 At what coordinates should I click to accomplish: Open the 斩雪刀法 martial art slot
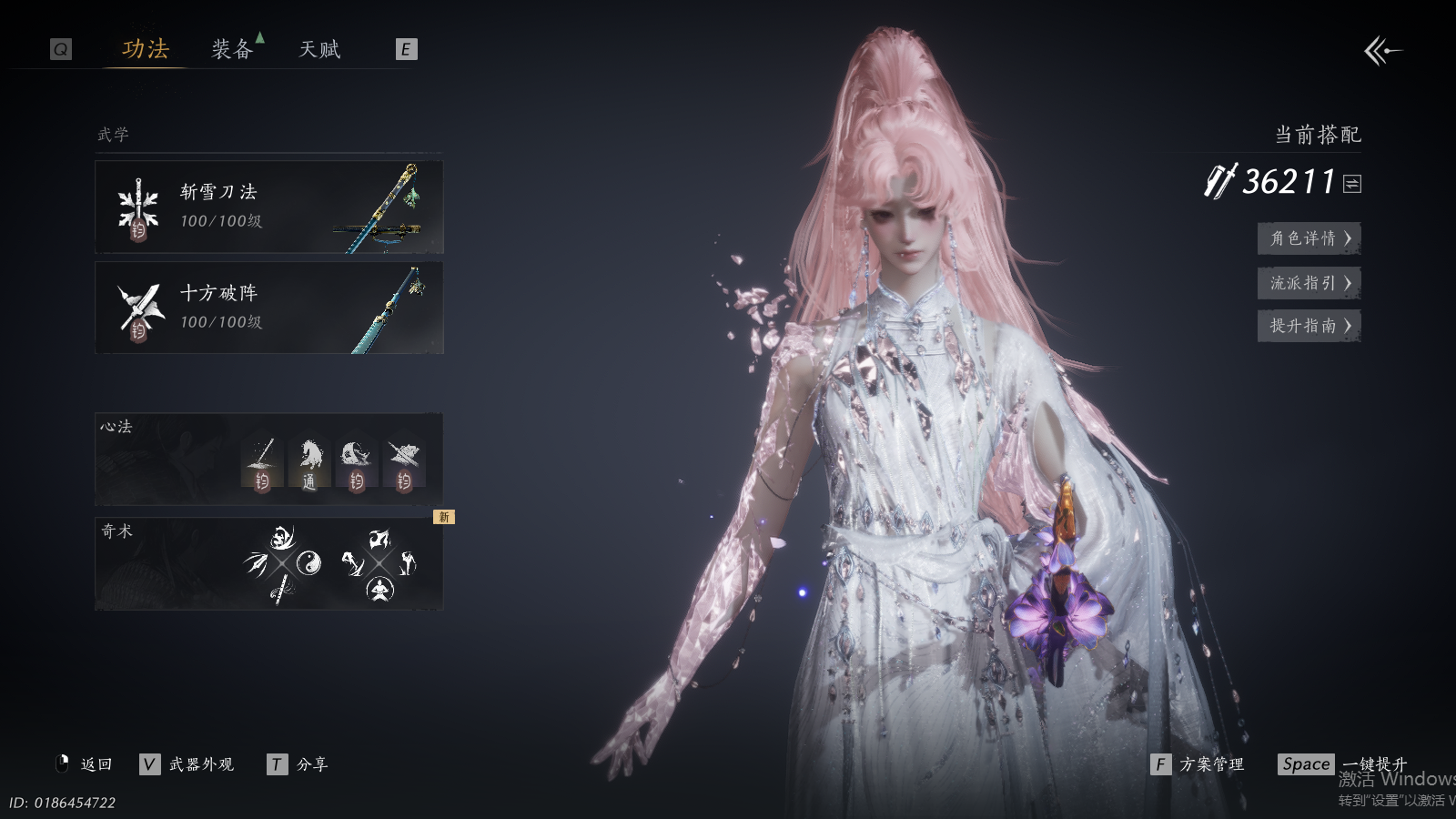point(269,207)
